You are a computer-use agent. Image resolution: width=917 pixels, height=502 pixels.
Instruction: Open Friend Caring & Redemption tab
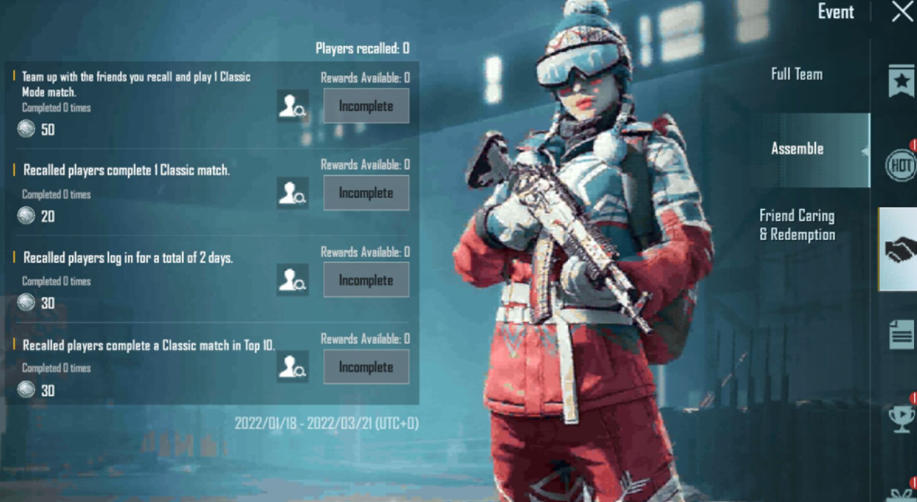pos(797,225)
